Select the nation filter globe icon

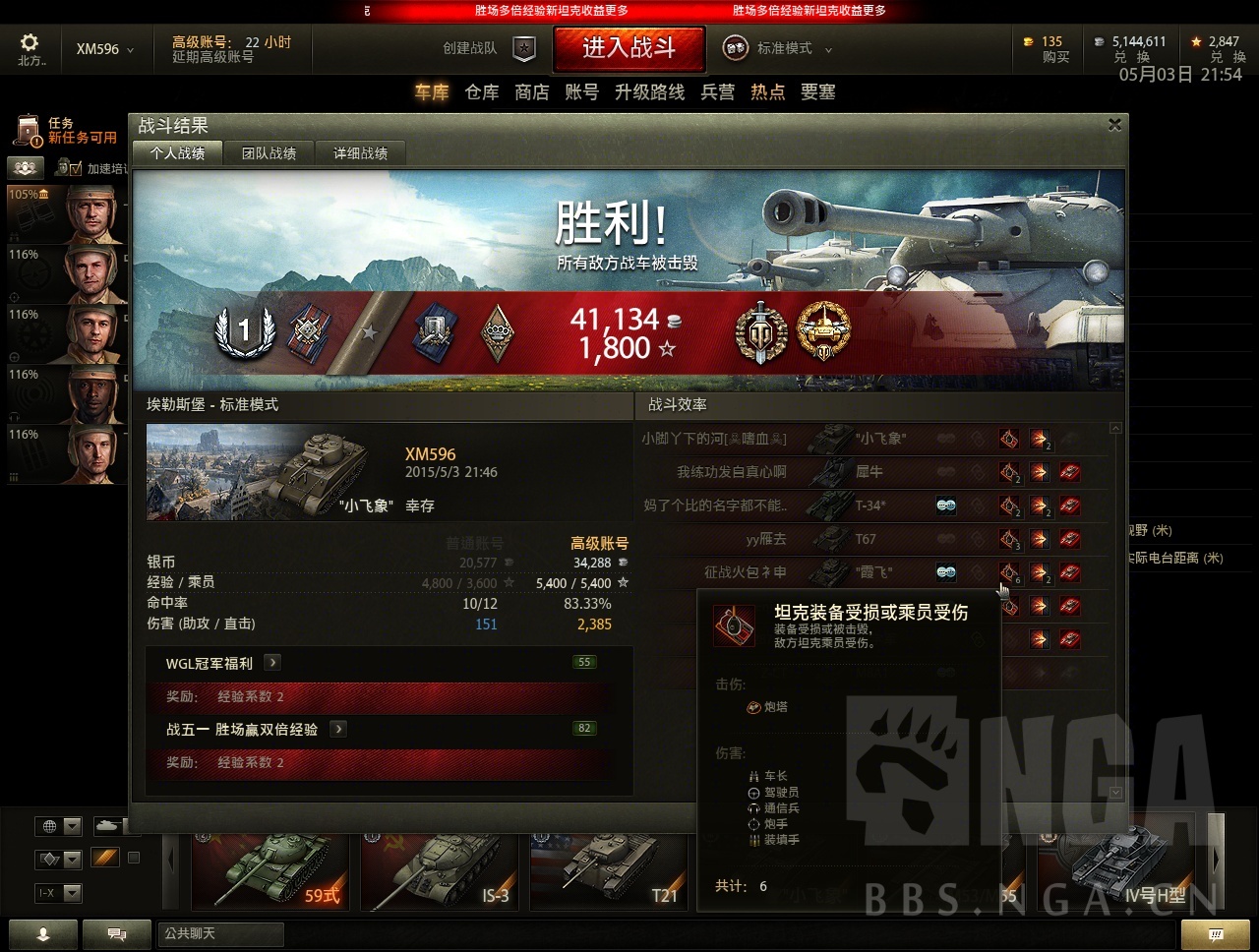coord(48,826)
